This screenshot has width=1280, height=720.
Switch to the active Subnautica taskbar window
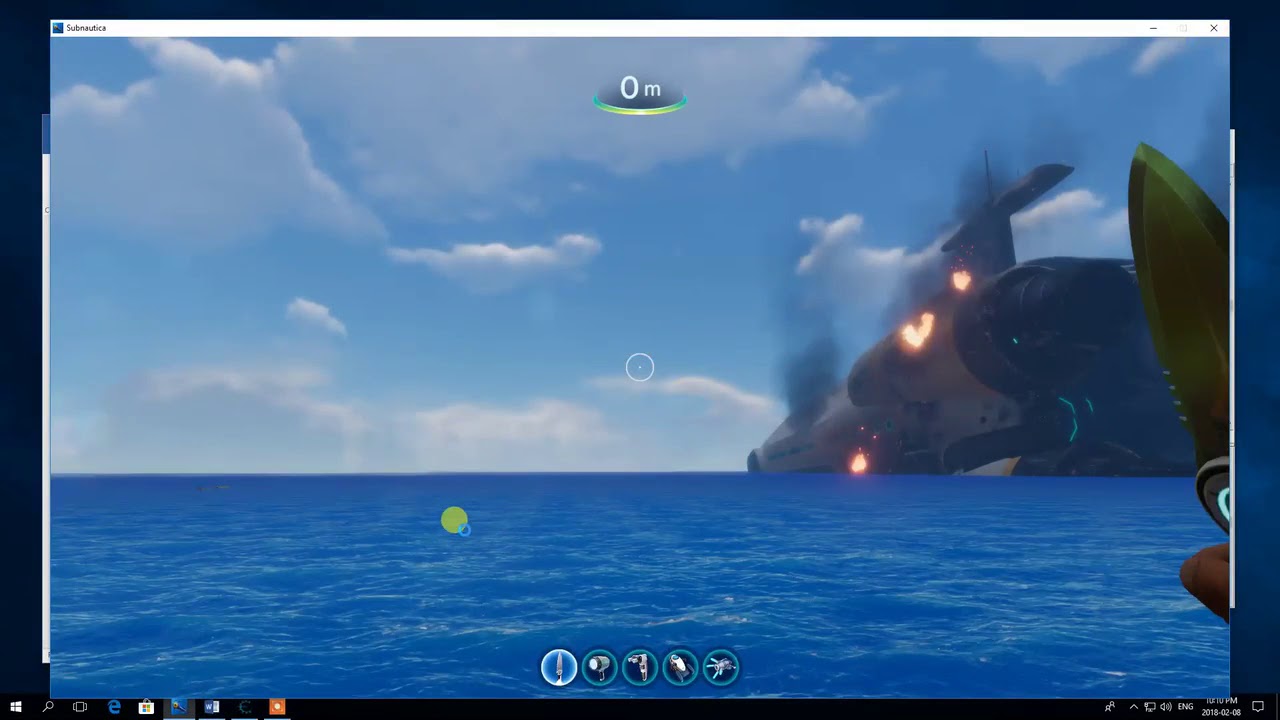178,707
